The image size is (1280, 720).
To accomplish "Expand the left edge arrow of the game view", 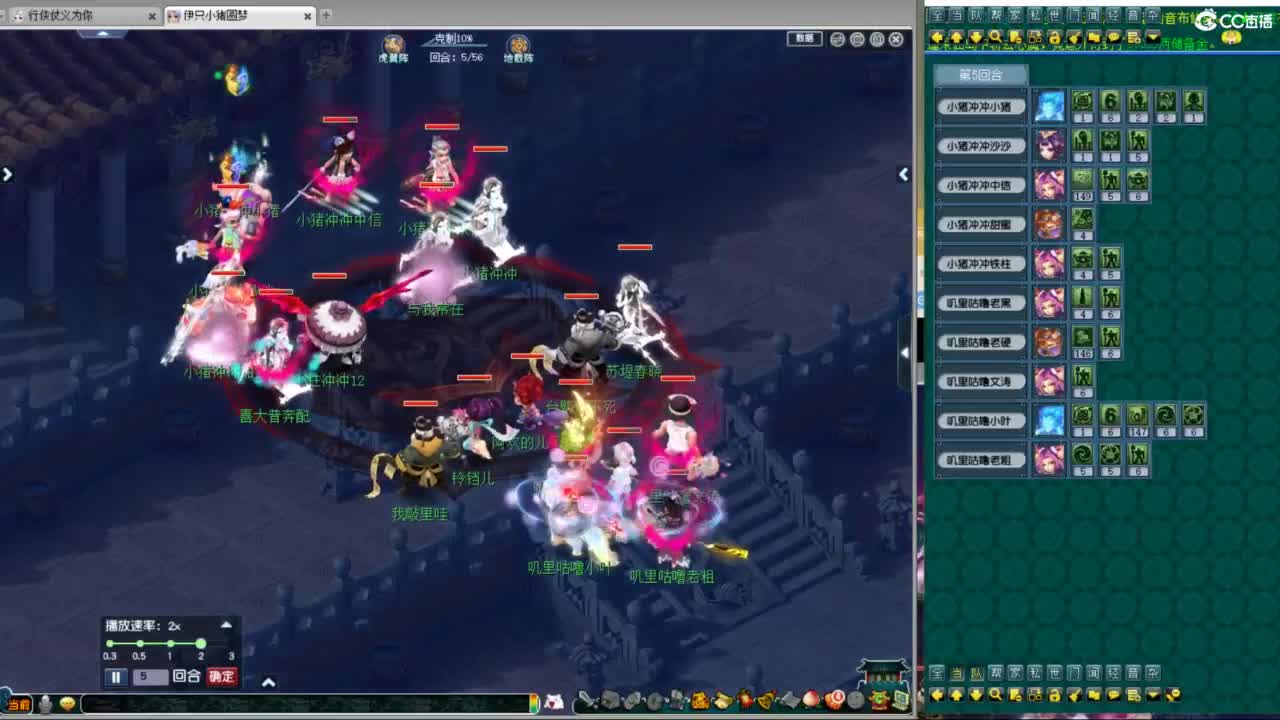I will (7, 173).
